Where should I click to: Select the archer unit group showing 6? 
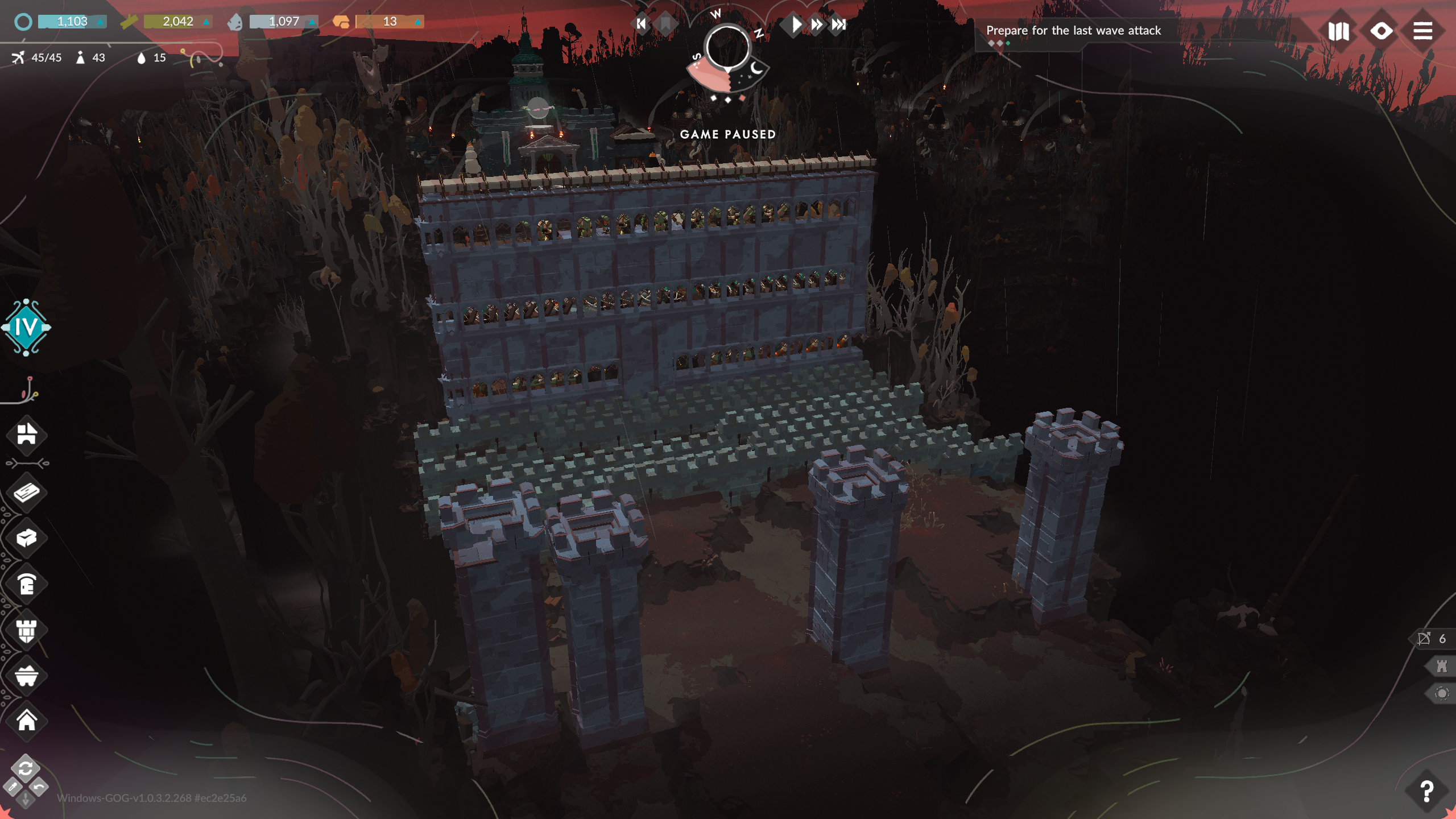pyautogui.click(x=1432, y=639)
